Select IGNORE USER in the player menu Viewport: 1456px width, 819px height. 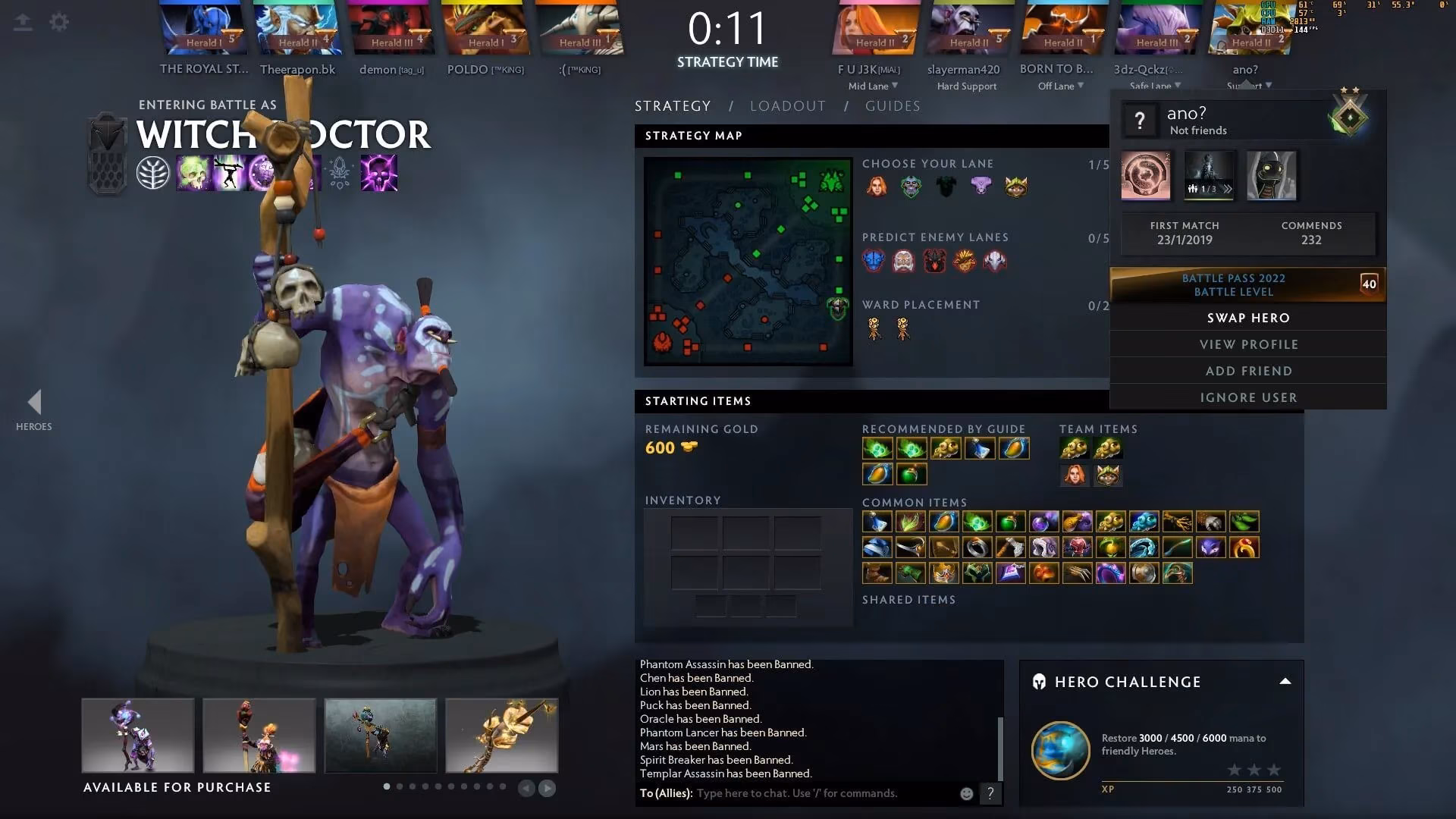(x=1247, y=397)
